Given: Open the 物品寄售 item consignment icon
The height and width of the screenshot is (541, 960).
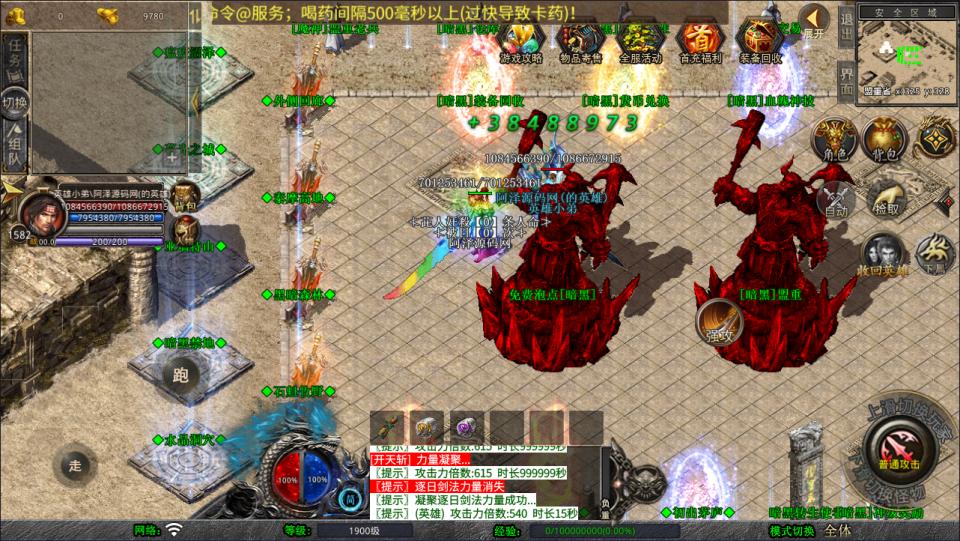Looking at the screenshot, I should pos(580,42).
